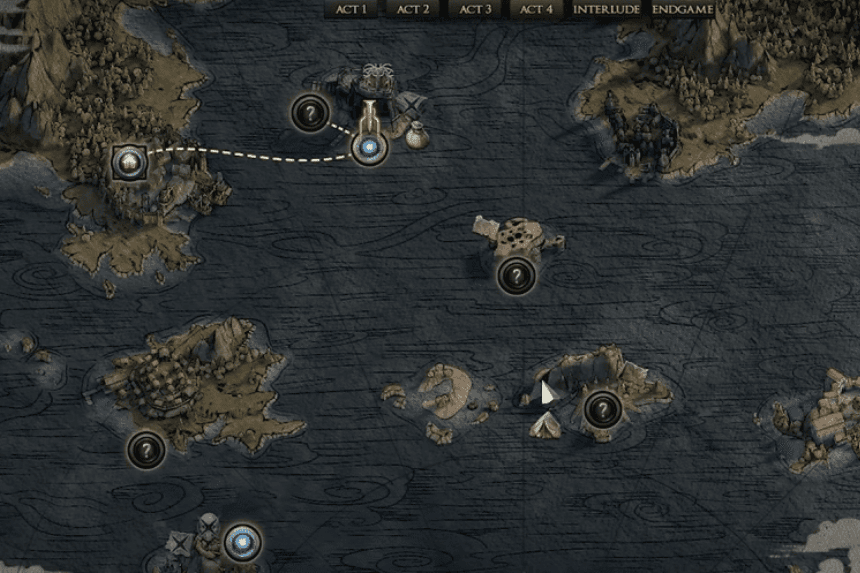Select the question mark node beside the tent
The height and width of the screenshot is (573, 860).
[602, 408]
